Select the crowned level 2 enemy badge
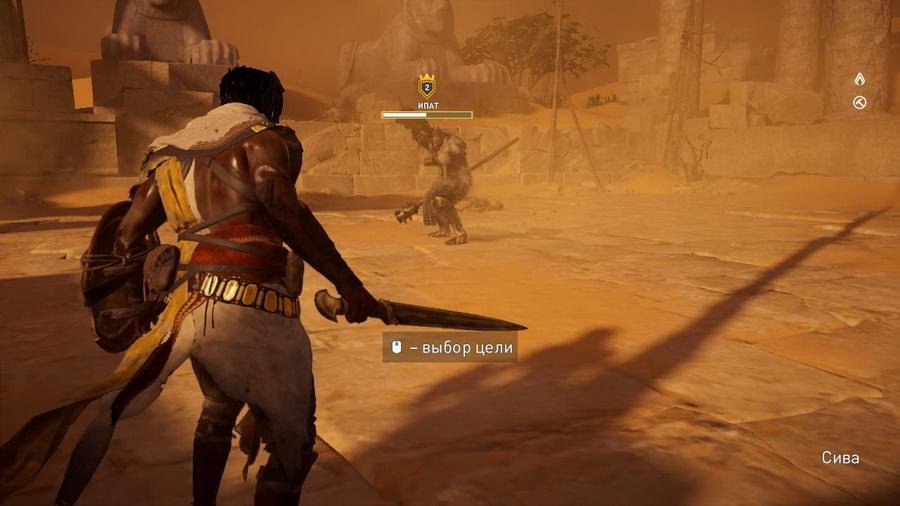 click(426, 87)
